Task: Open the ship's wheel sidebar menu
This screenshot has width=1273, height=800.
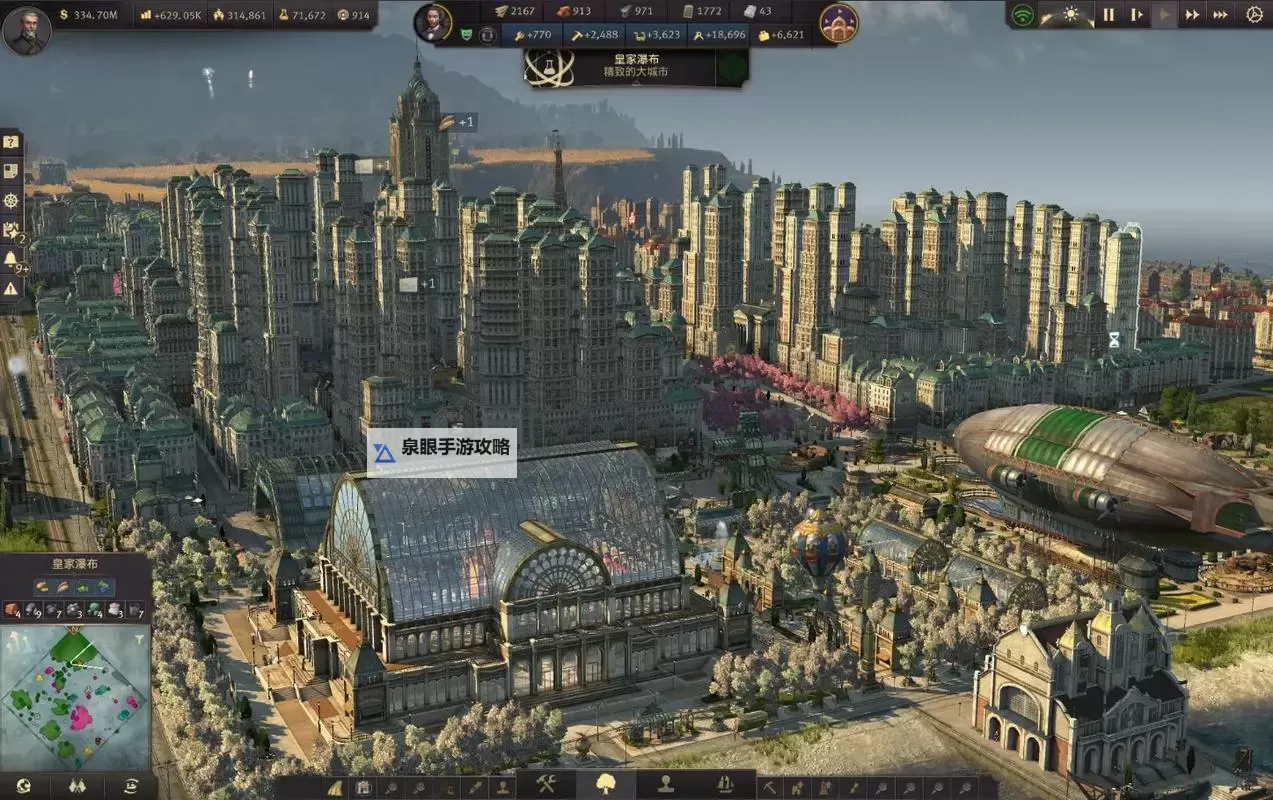Action: coord(11,200)
